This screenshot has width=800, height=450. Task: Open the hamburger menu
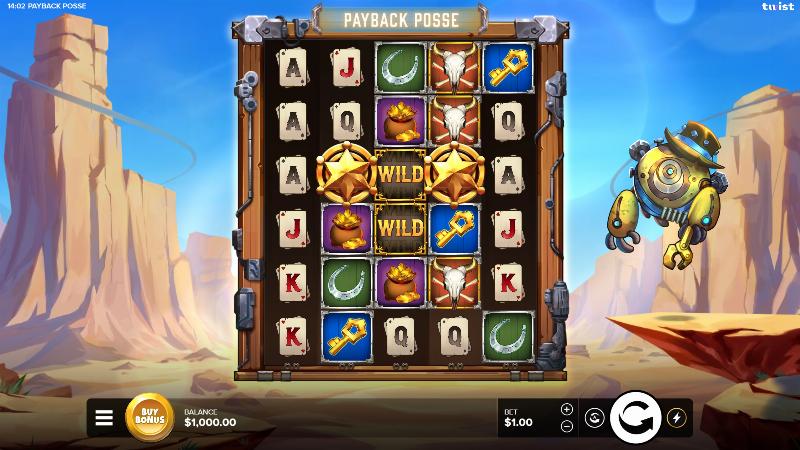pyautogui.click(x=104, y=418)
